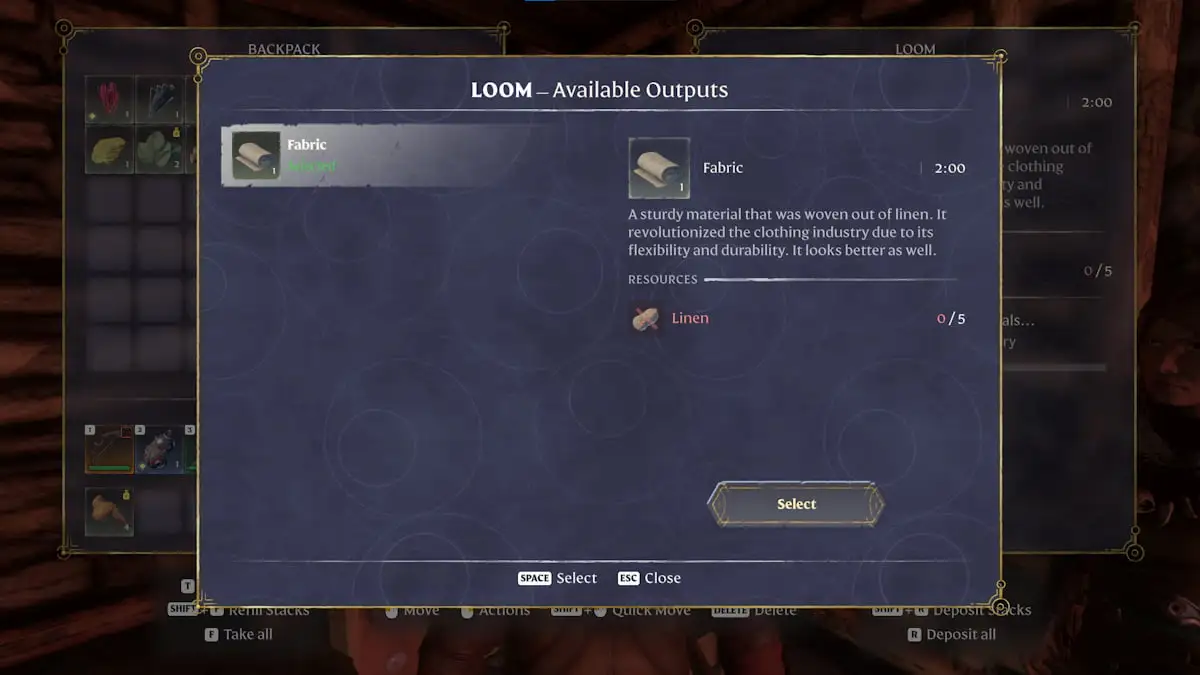
Task: Click the Linen resource requirement row
Action: pos(797,319)
